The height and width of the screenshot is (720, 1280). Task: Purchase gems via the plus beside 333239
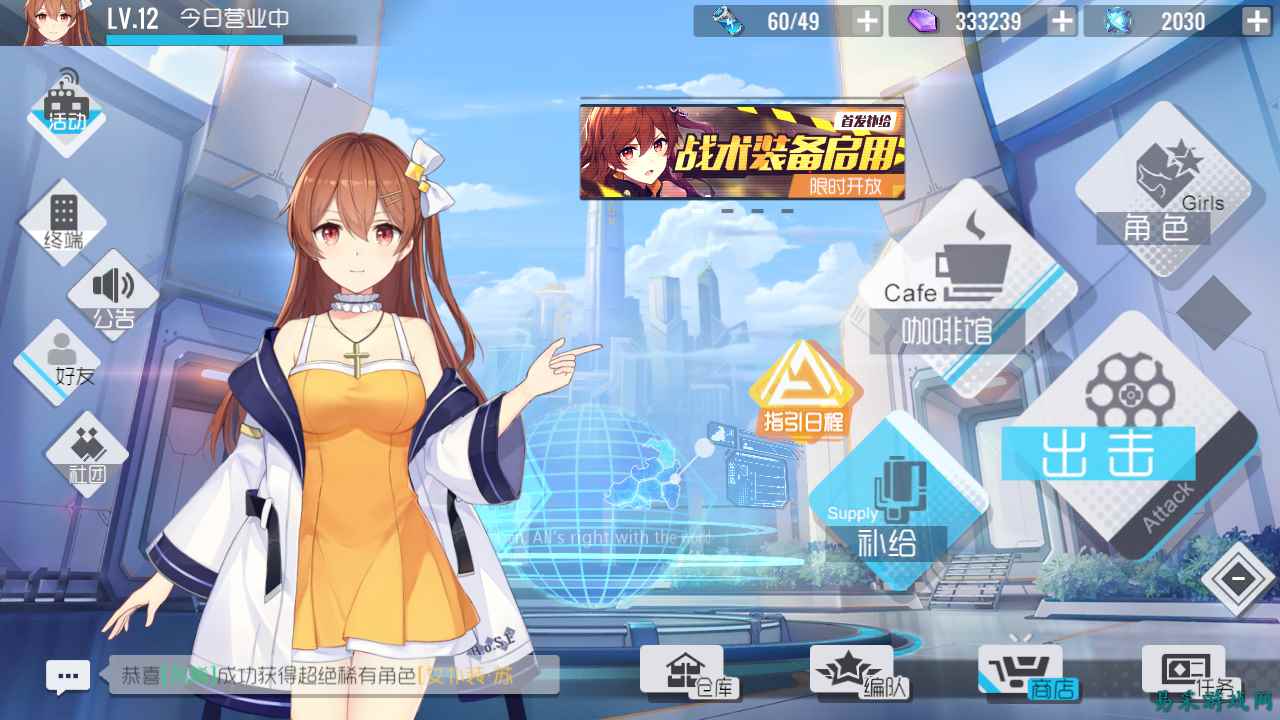coord(1060,20)
